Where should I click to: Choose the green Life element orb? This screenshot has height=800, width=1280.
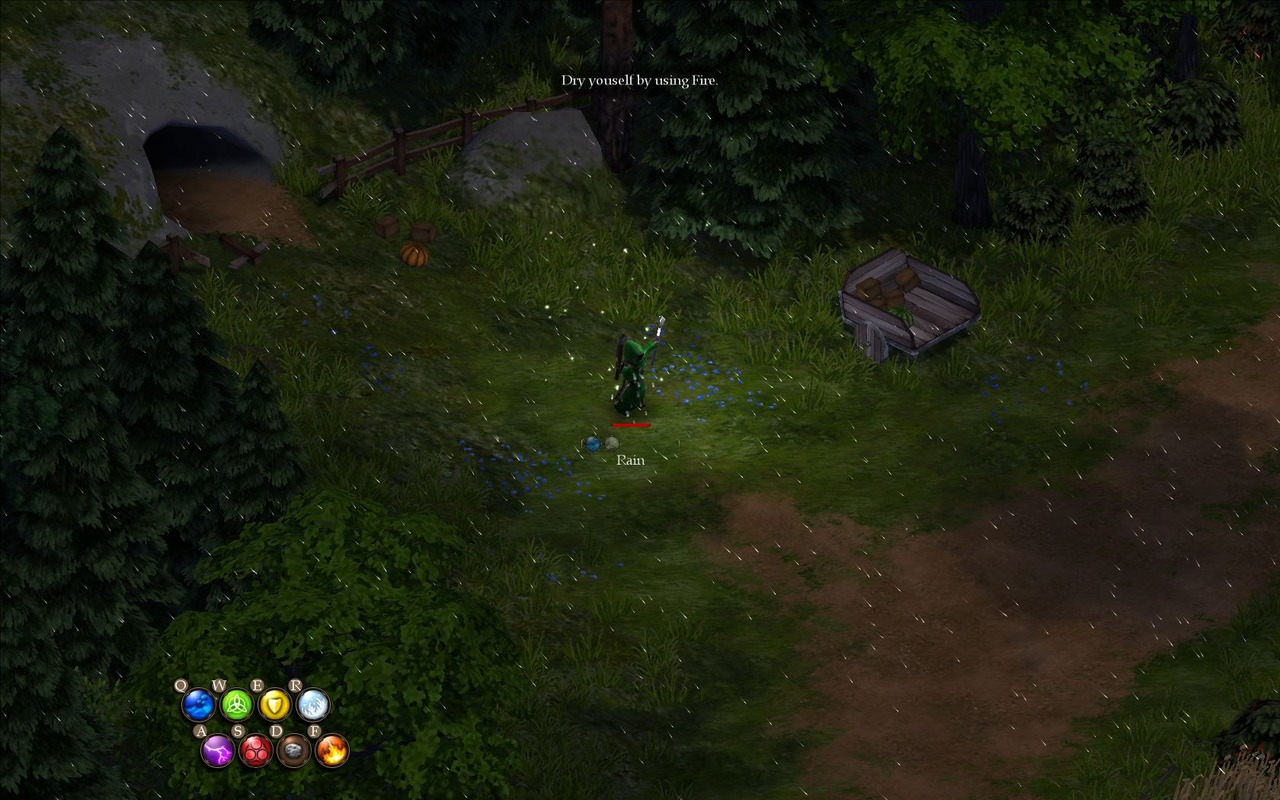(x=237, y=705)
